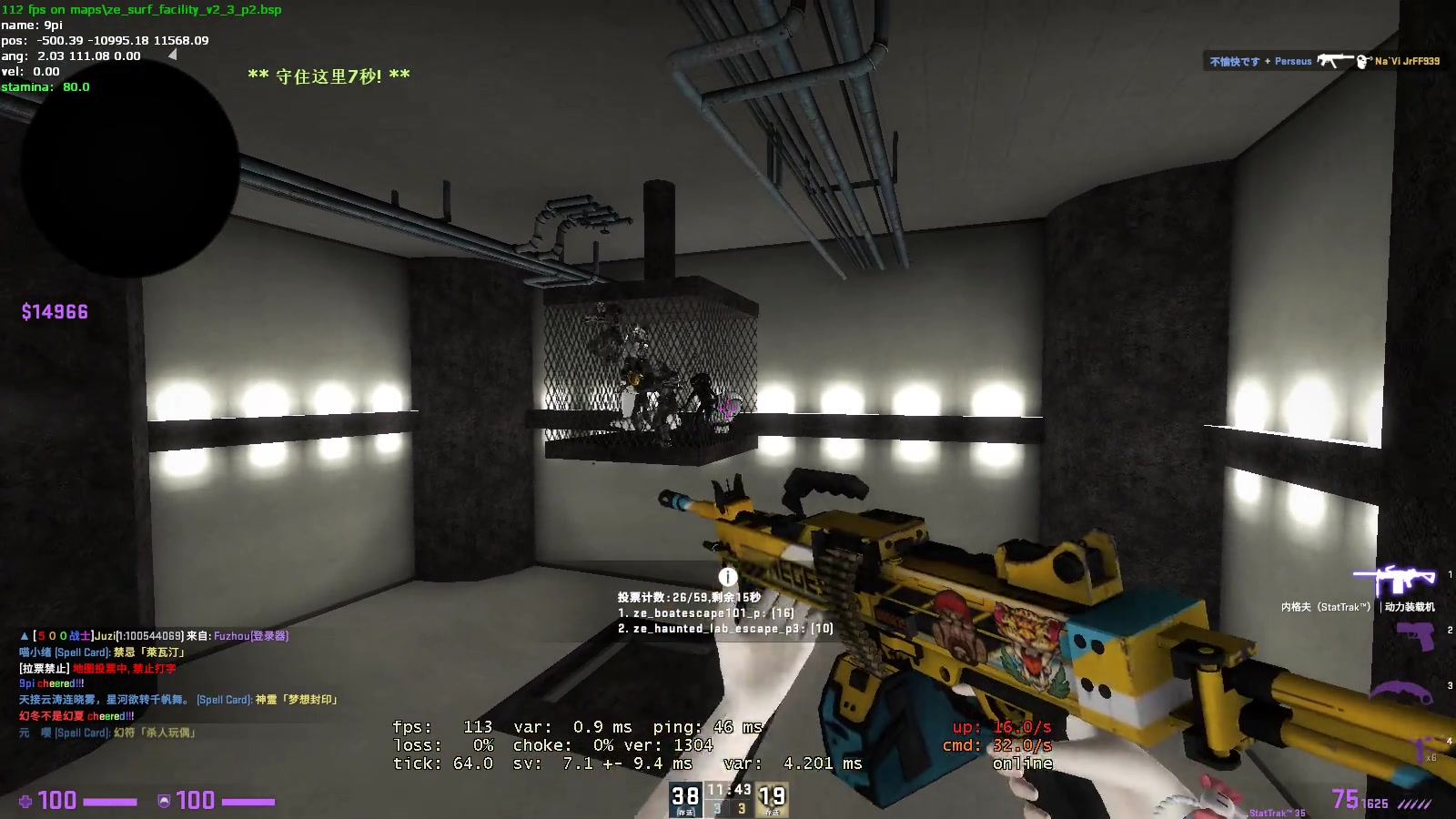Click the info icon above the map vote panel

[726, 575]
